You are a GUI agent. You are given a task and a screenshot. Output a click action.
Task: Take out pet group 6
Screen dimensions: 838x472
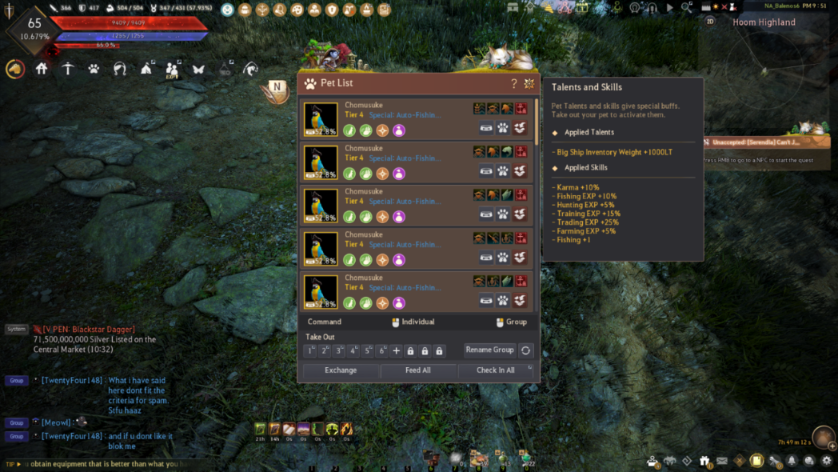pyautogui.click(x=382, y=351)
